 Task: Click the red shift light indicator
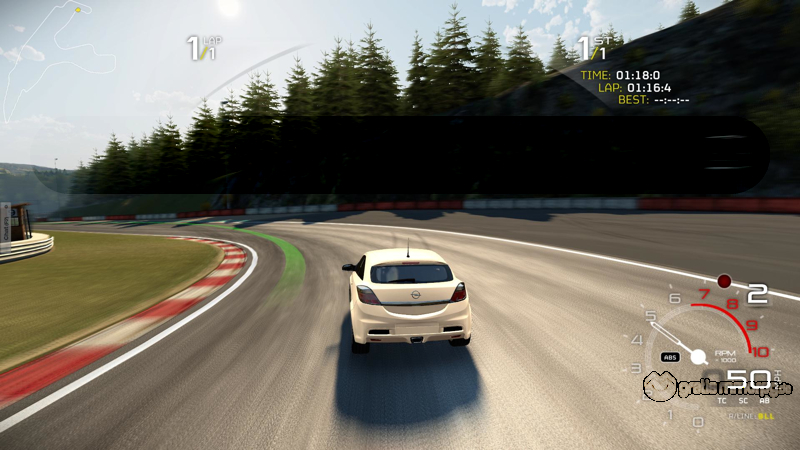coord(724,281)
